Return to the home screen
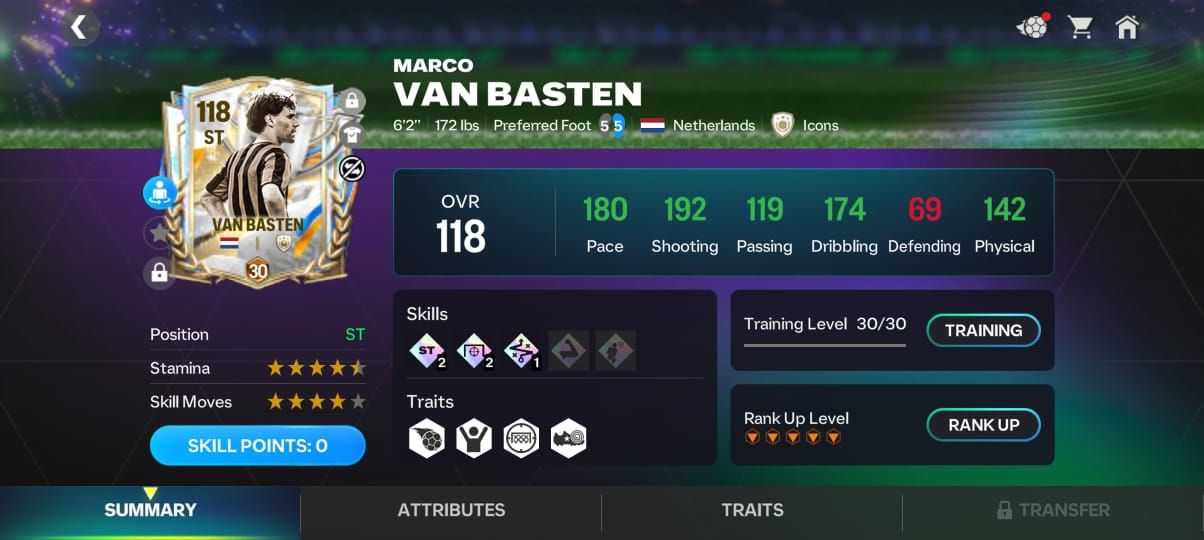The width and height of the screenshot is (1204, 540). tap(1127, 27)
